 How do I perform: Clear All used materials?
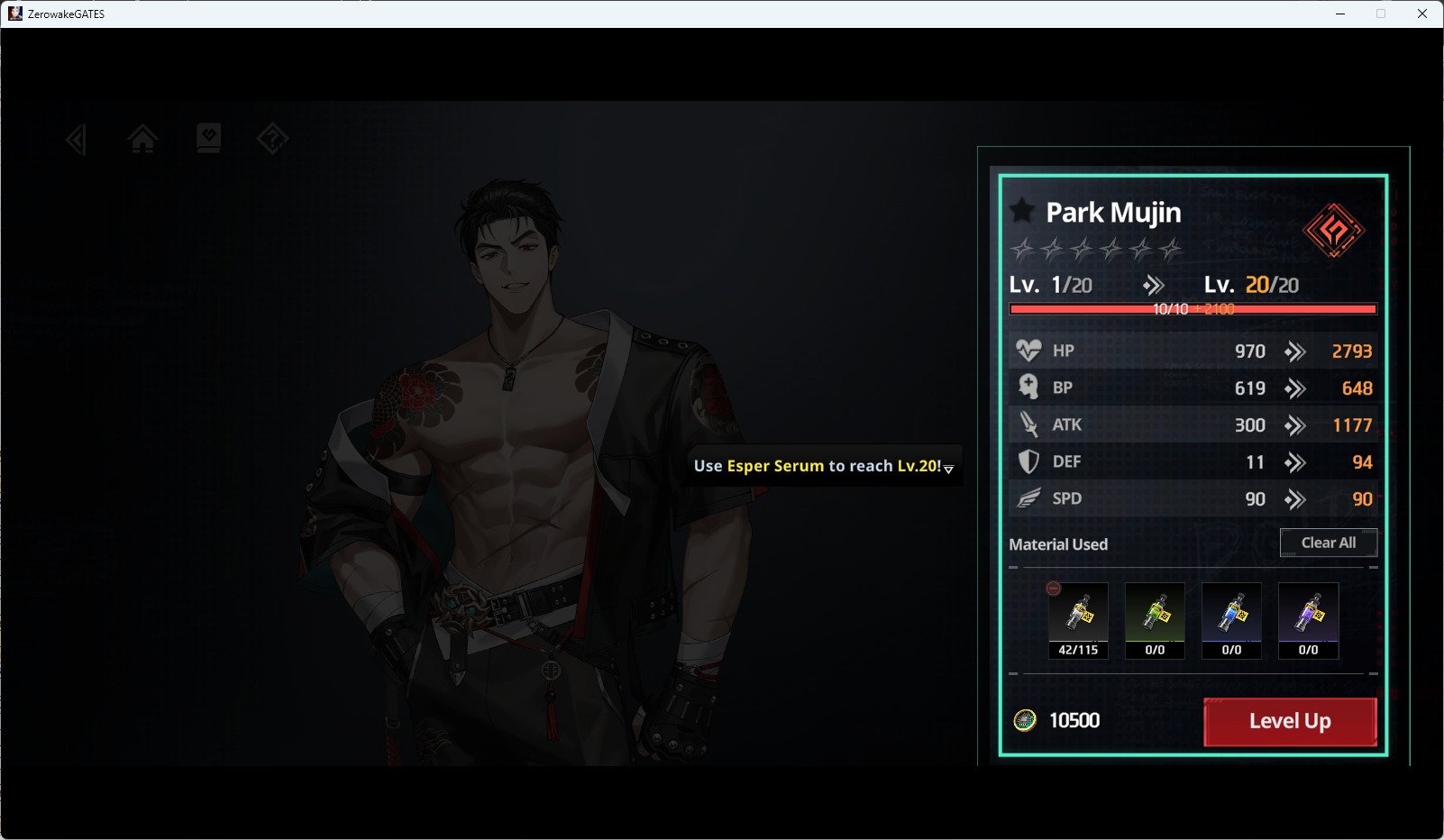click(x=1328, y=543)
